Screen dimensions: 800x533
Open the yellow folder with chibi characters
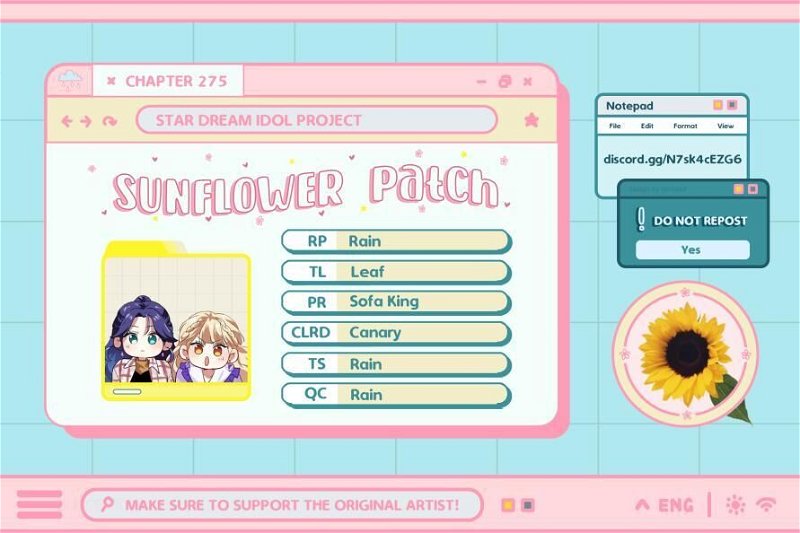176,321
